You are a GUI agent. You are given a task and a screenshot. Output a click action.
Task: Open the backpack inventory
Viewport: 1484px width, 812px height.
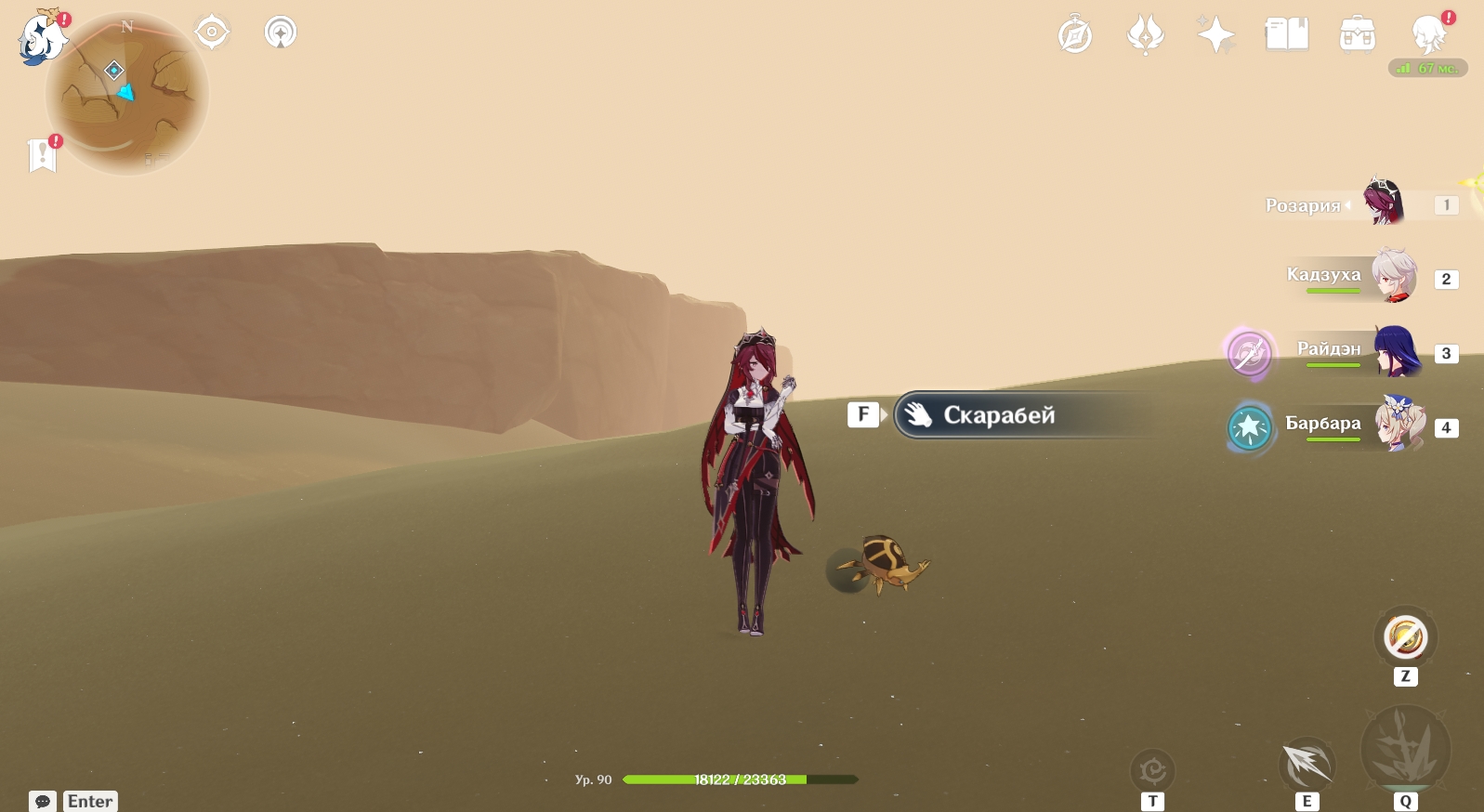[1357, 35]
